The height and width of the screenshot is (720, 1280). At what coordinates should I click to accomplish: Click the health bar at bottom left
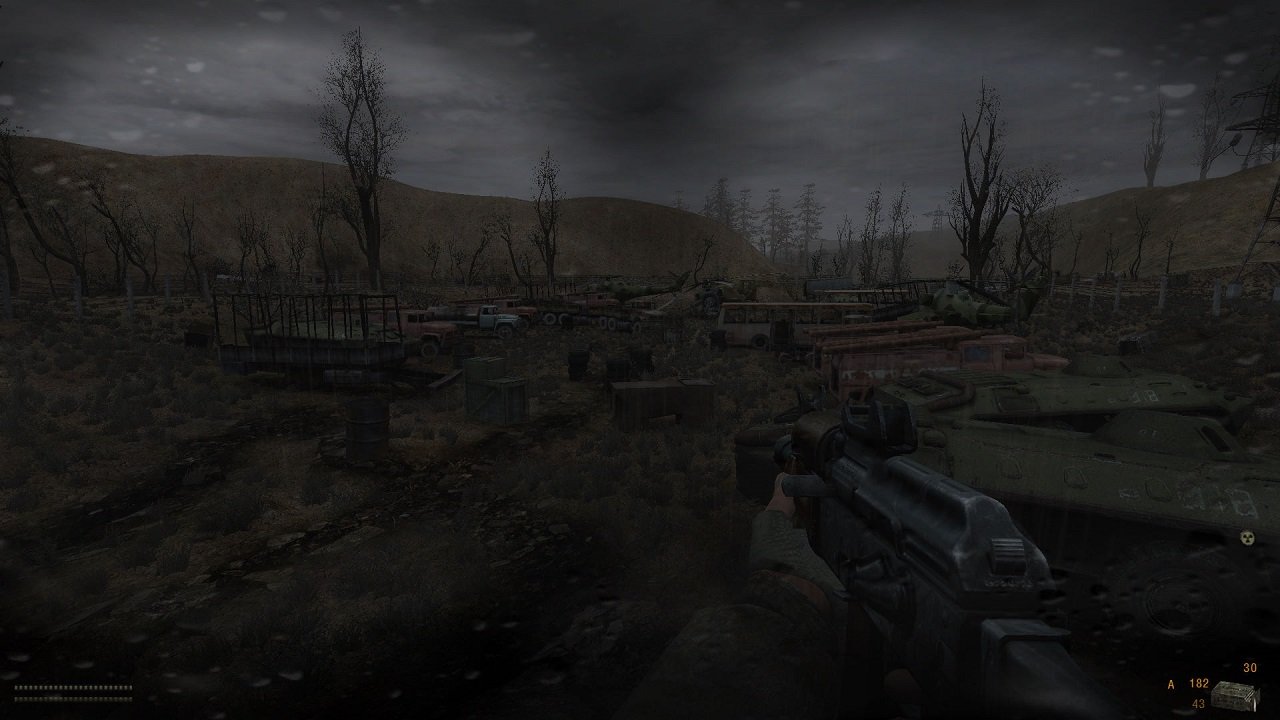tap(73, 687)
